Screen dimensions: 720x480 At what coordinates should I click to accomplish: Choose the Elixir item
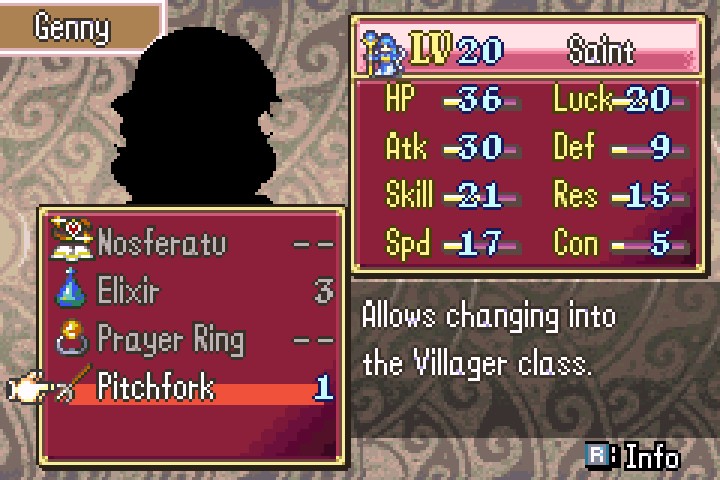[x=129, y=291]
